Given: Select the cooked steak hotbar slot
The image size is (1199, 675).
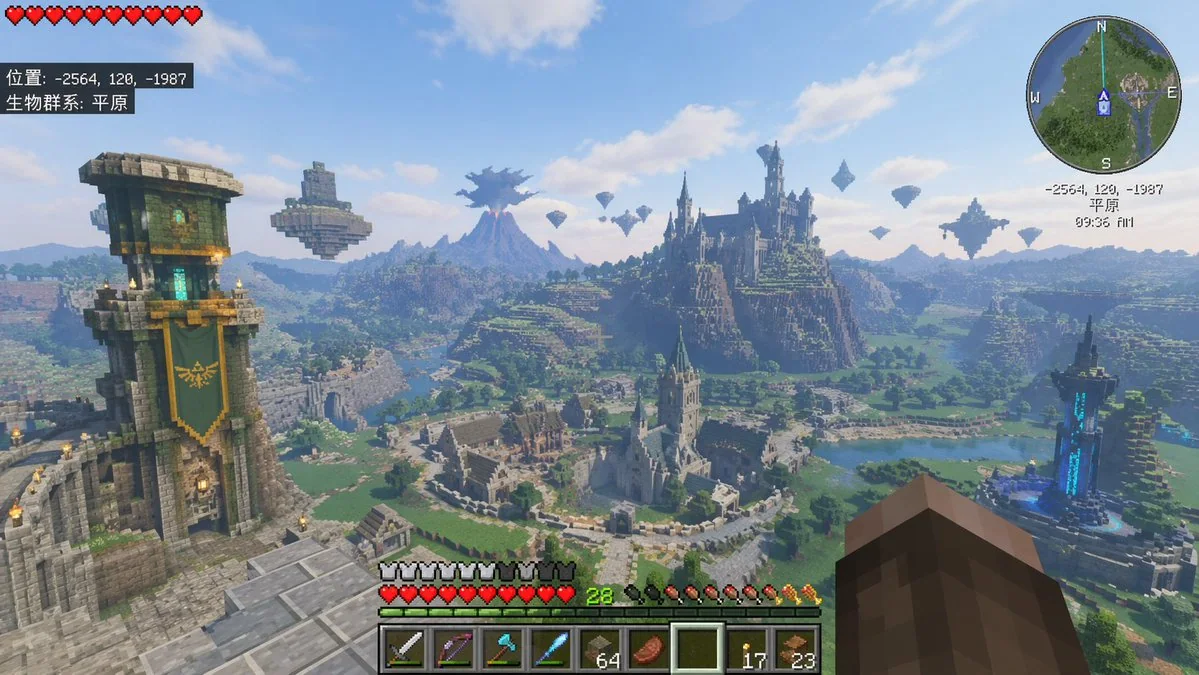Looking at the screenshot, I should [x=648, y=648].
